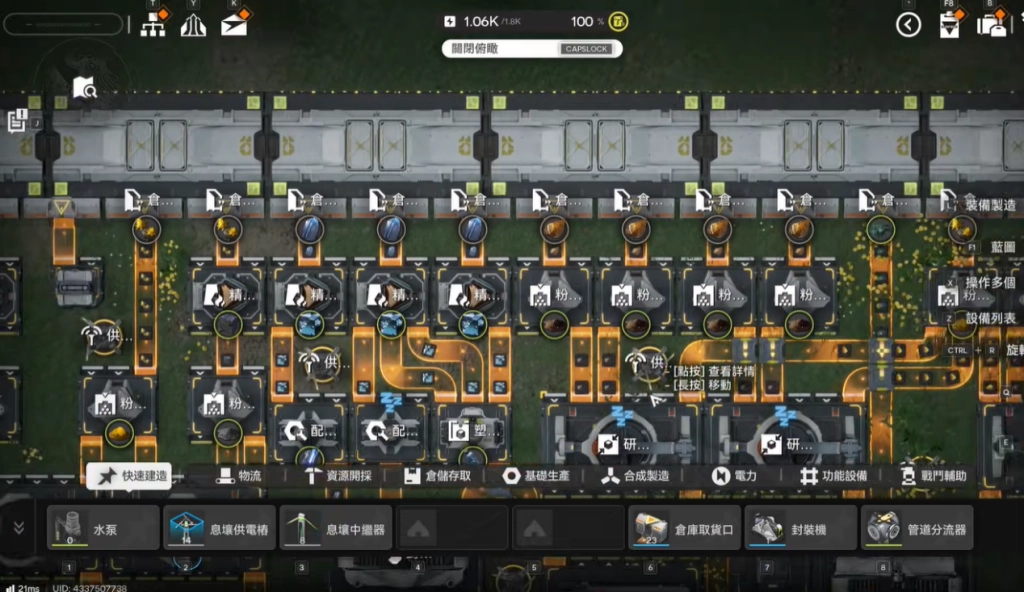This screenshot has width=1024, height=592.
Task: Switch to the 物流 logistics category
Action: (x=238, y=476)
